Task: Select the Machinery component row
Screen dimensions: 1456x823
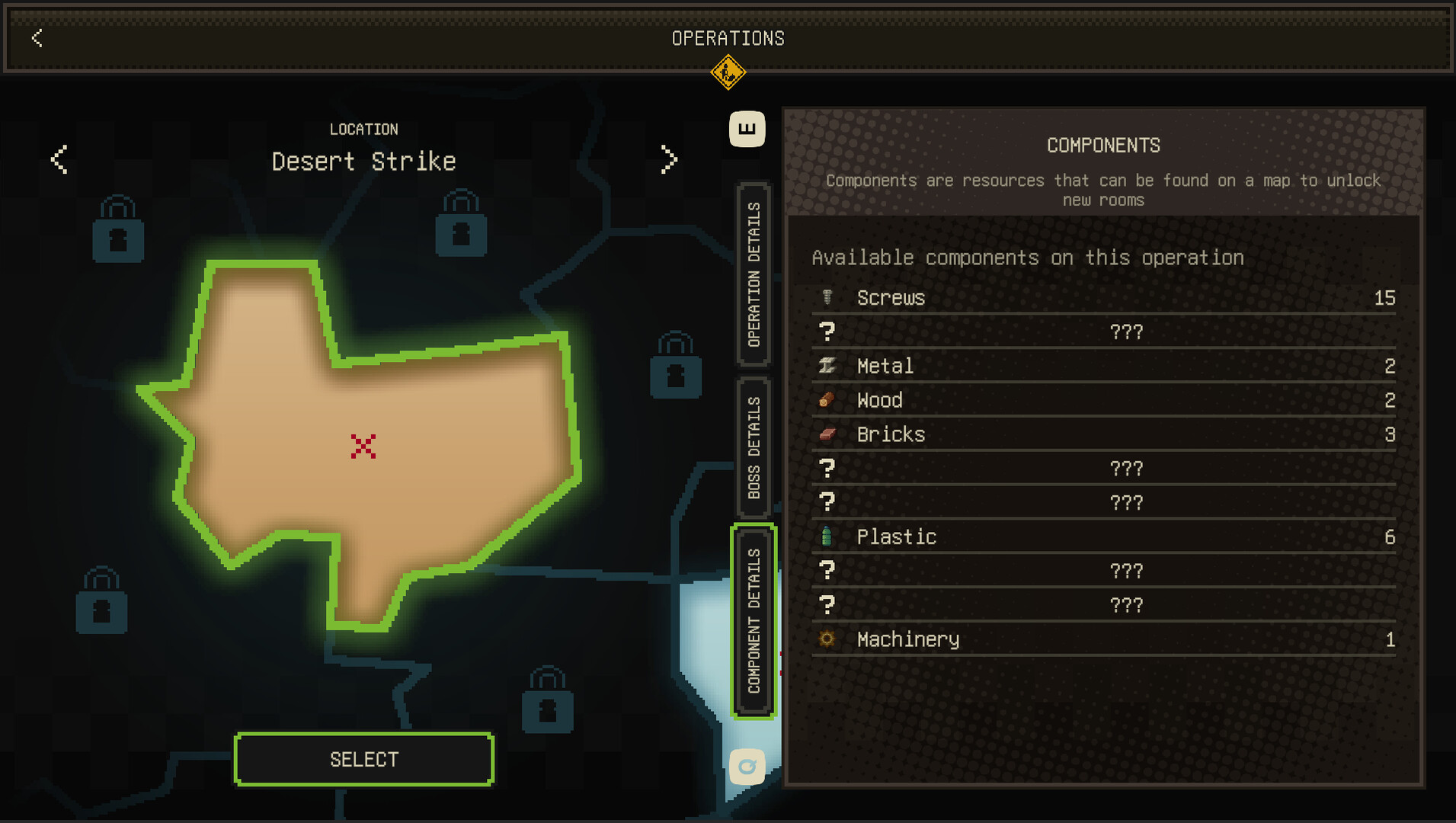Action: click(x=1103, y=639)
